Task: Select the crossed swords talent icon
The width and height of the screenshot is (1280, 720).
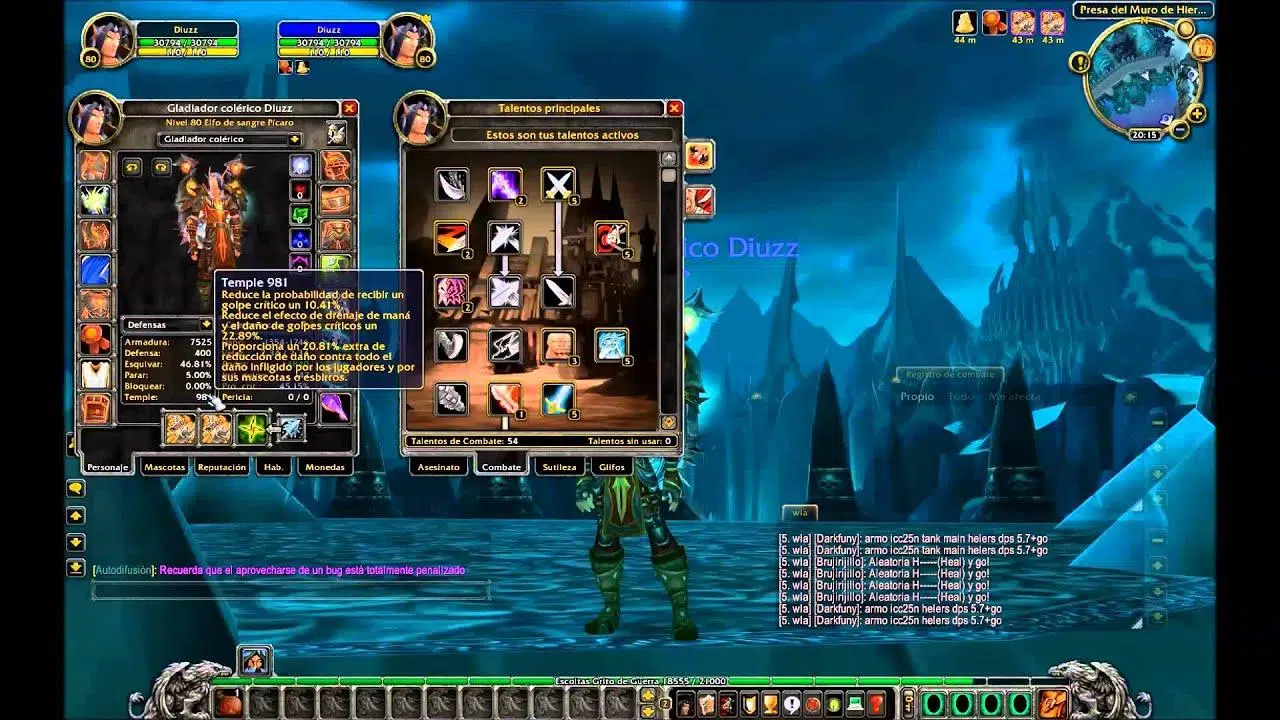Action: coord(558,185)
